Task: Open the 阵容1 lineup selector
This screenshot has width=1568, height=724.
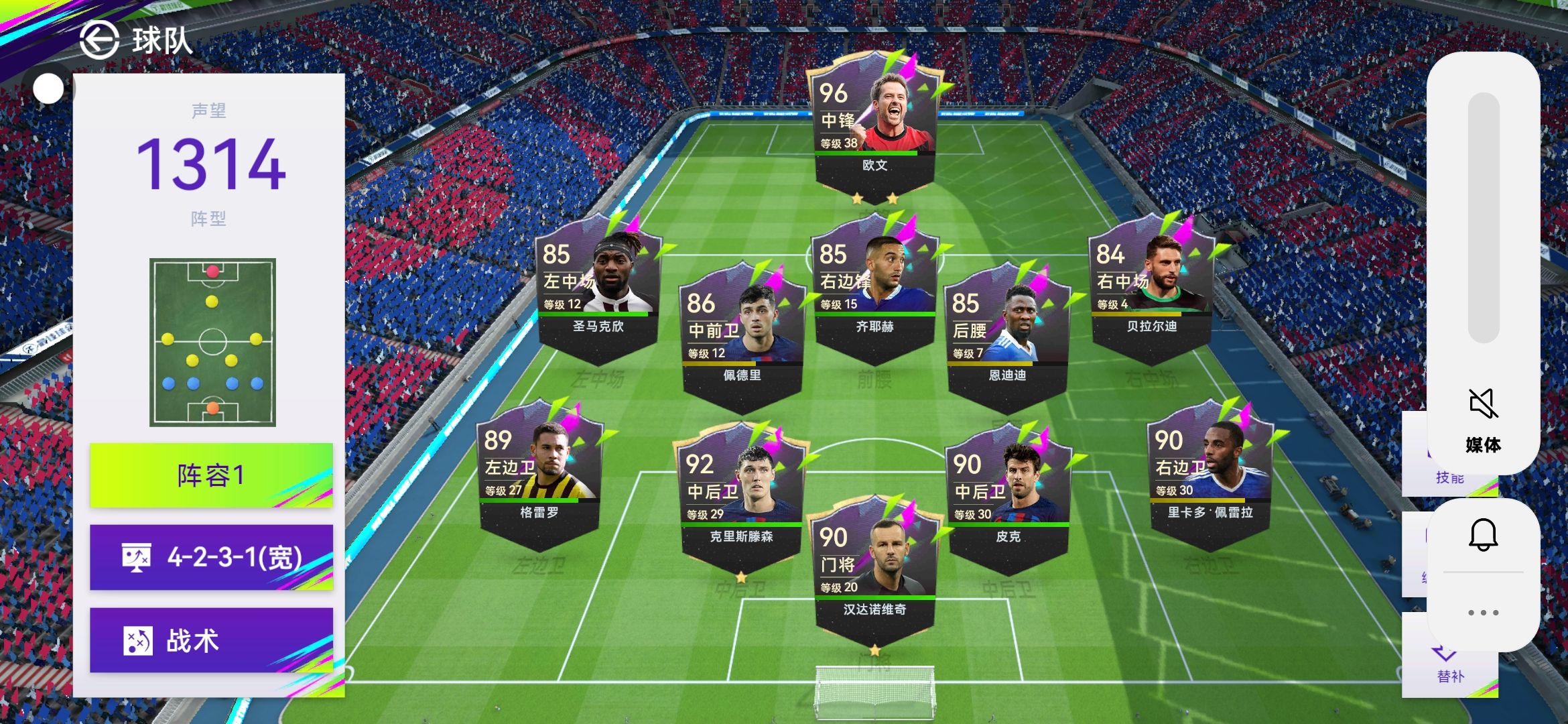Action: (211, 475)
